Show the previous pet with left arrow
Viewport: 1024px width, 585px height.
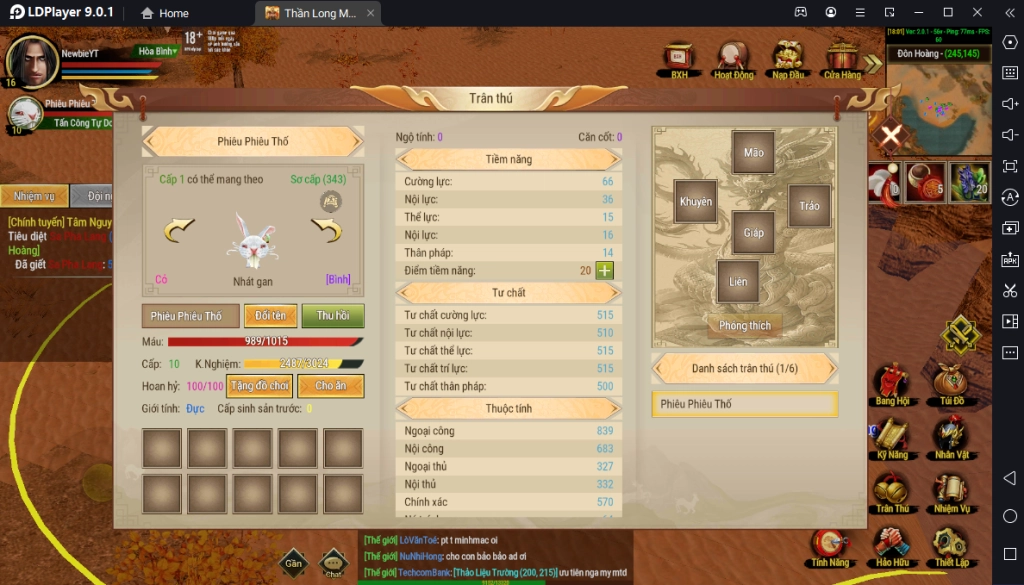179,231
